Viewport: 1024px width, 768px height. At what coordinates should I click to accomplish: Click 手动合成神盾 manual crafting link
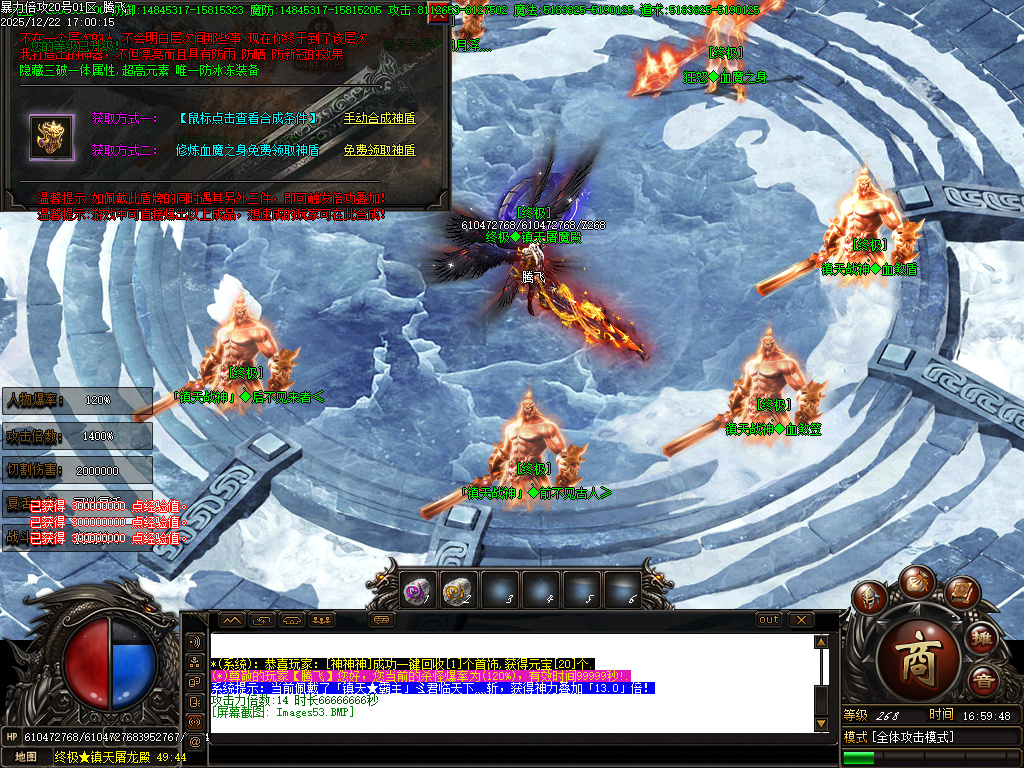(379, 118)
